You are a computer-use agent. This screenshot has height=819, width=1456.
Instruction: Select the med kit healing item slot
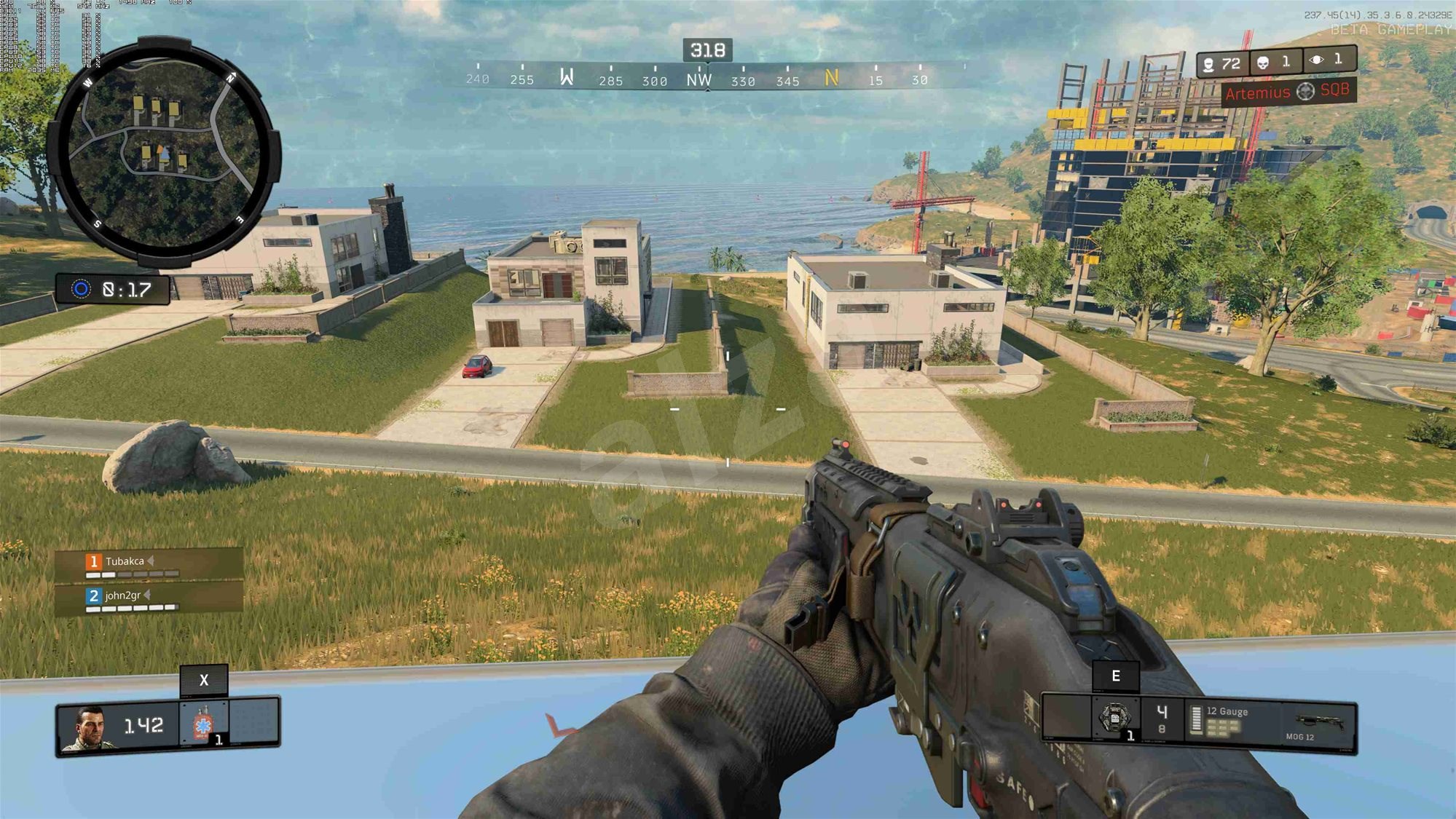point(204,724)
